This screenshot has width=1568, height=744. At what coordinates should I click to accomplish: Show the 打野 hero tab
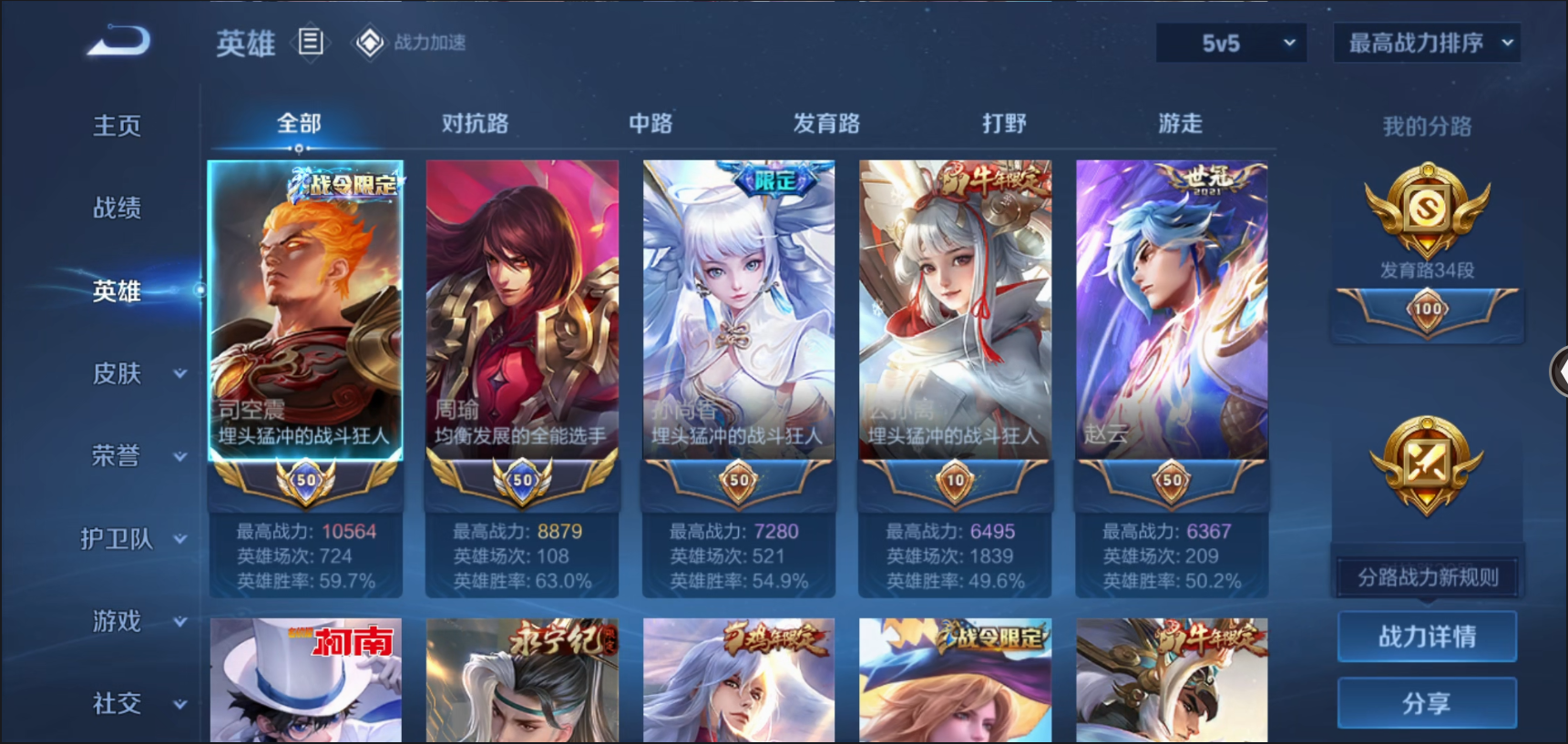(1004, 123)
